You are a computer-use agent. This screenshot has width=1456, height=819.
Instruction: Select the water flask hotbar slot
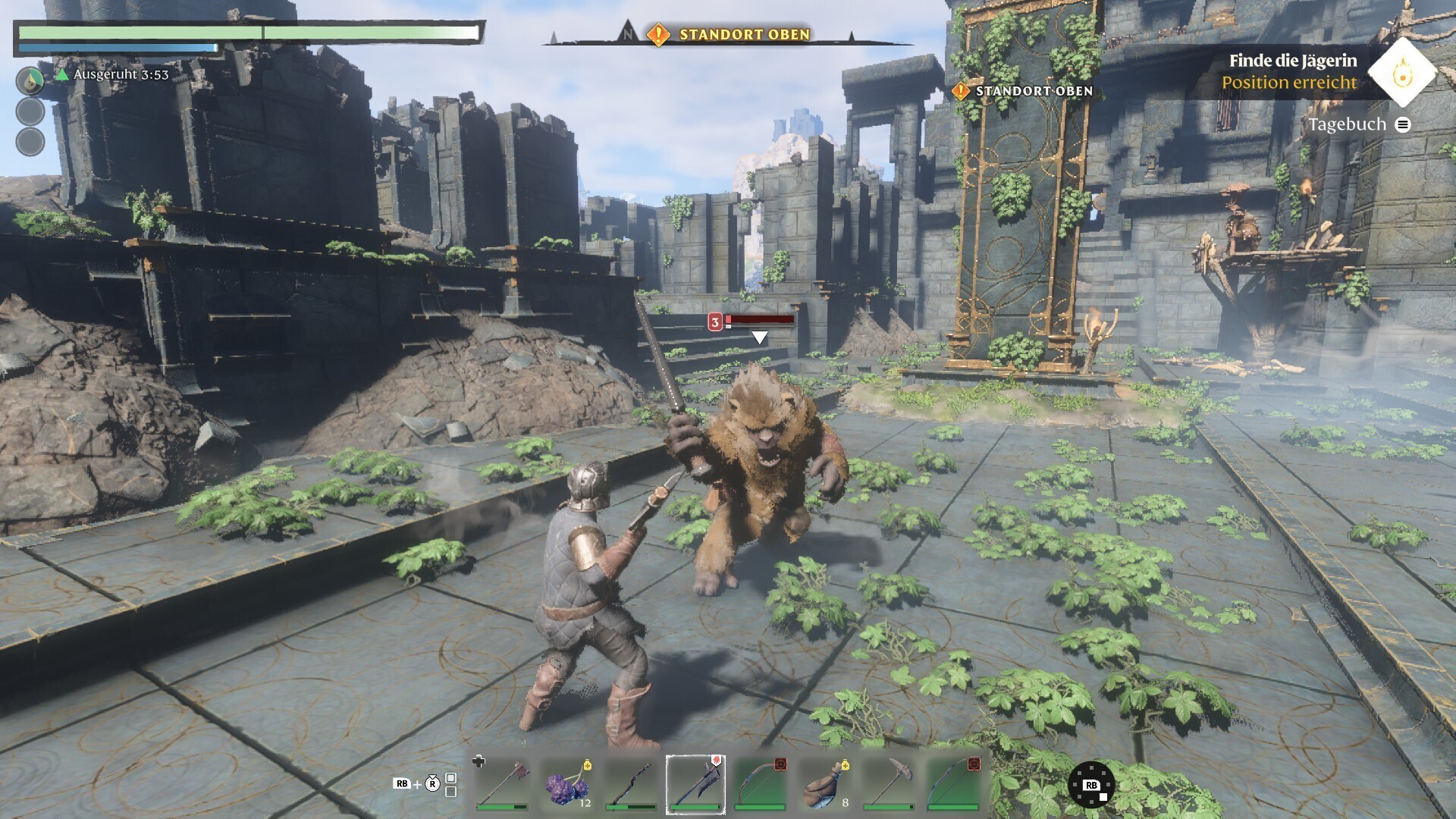point(824,784)
